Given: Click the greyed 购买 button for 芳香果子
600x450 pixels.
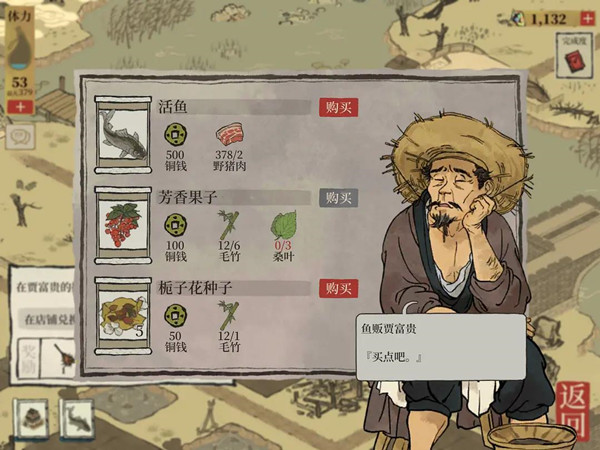Looking at the screenshot, I should coord(338,198).
